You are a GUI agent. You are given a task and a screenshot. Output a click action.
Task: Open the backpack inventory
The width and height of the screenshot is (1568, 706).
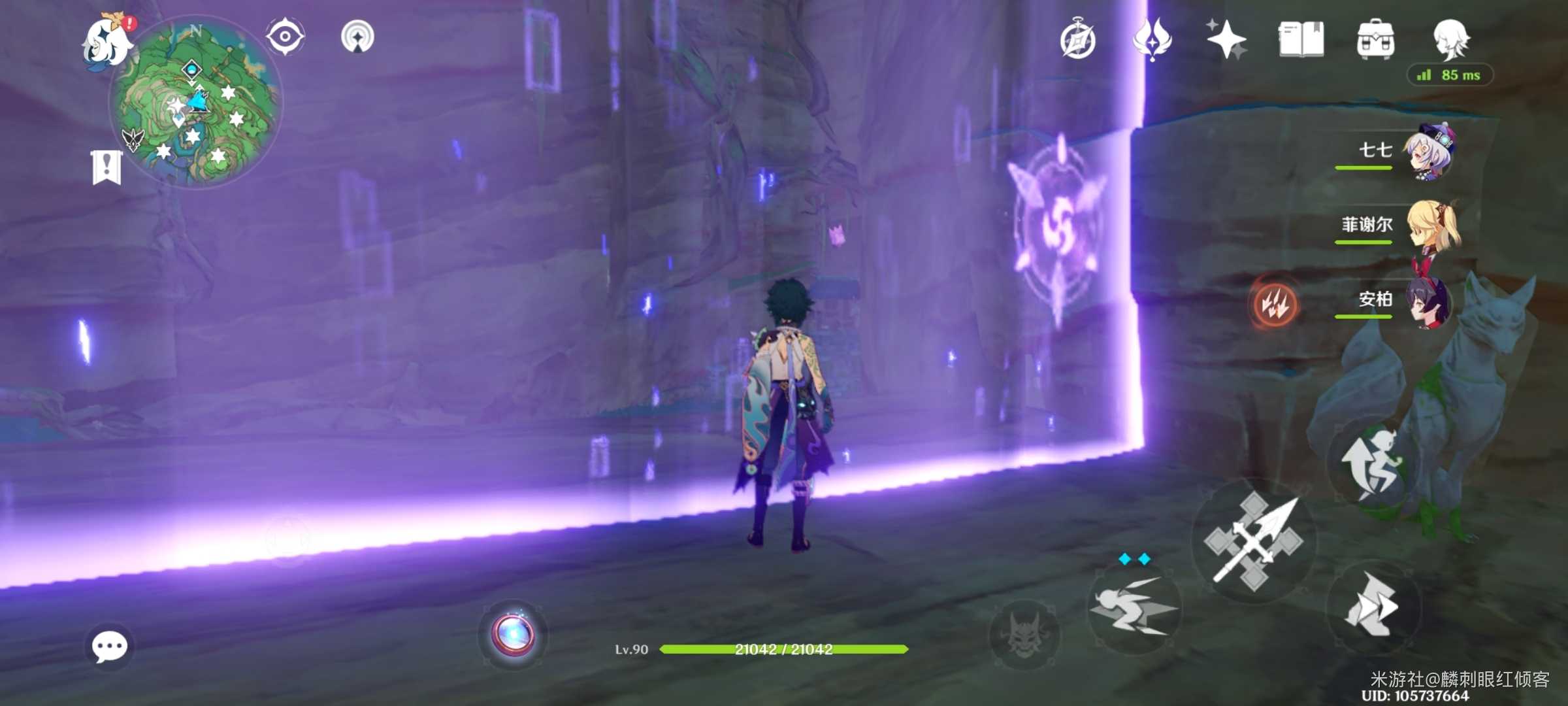click(x=1375, y=39)
